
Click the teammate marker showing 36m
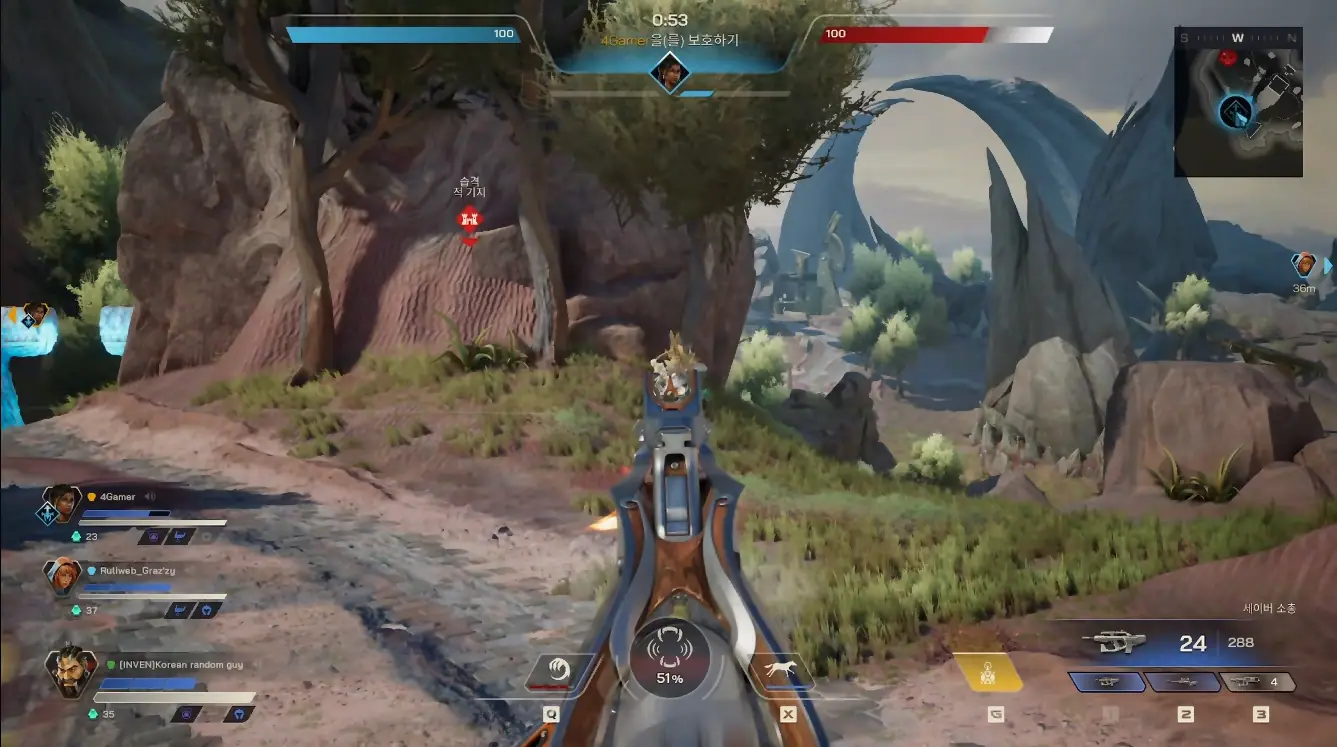pyautogui.click(x=1304, y=265)
